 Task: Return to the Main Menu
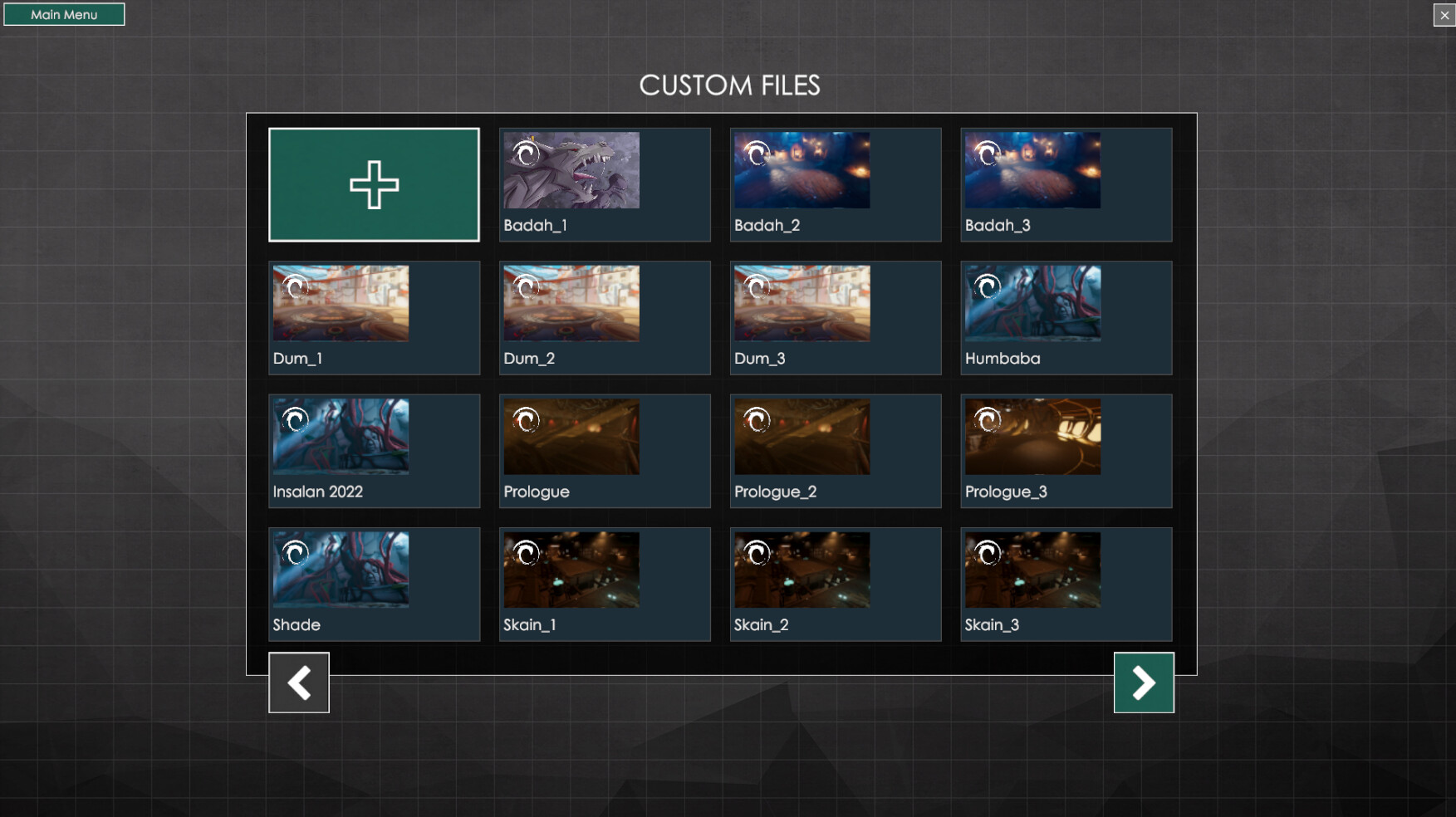64,13
